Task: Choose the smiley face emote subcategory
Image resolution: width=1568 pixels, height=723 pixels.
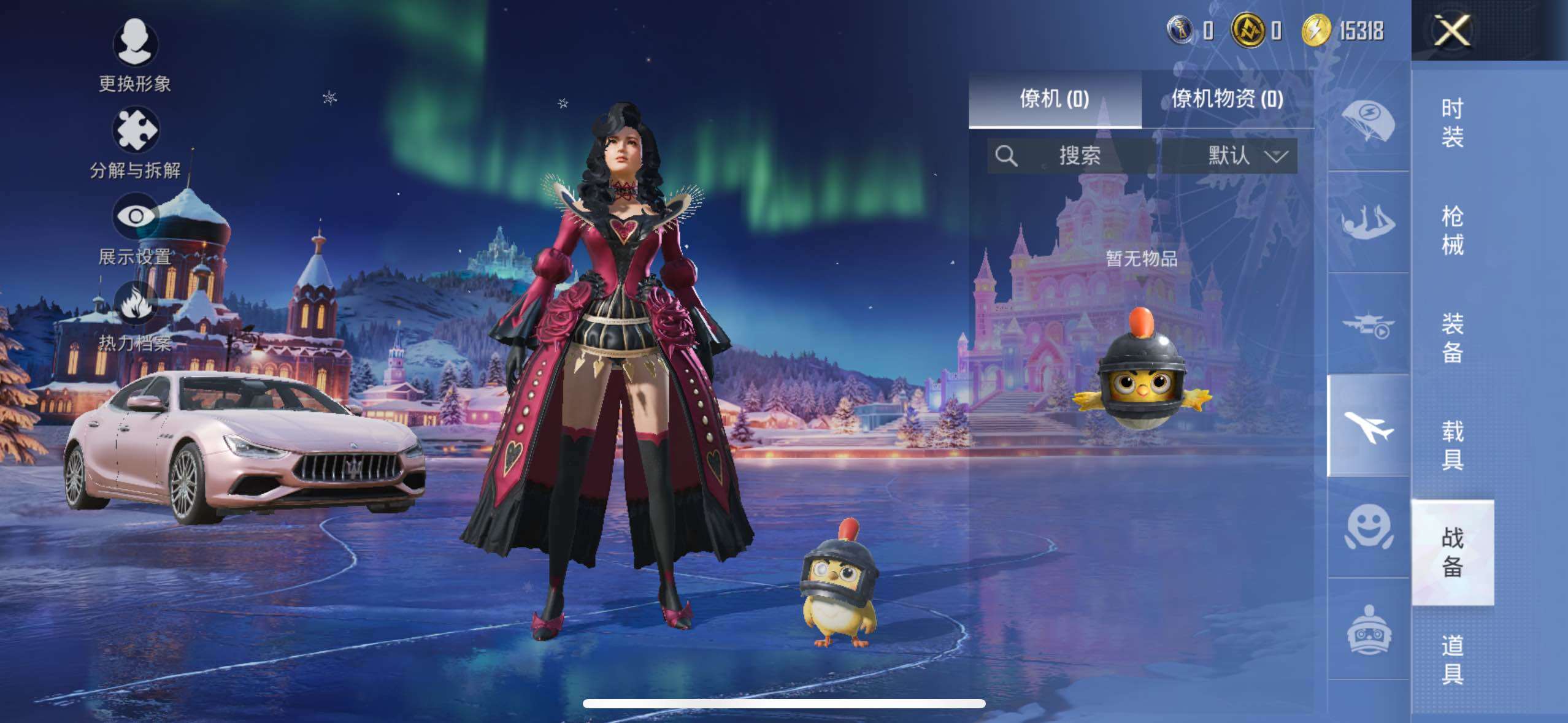Action: (1368, 527)
